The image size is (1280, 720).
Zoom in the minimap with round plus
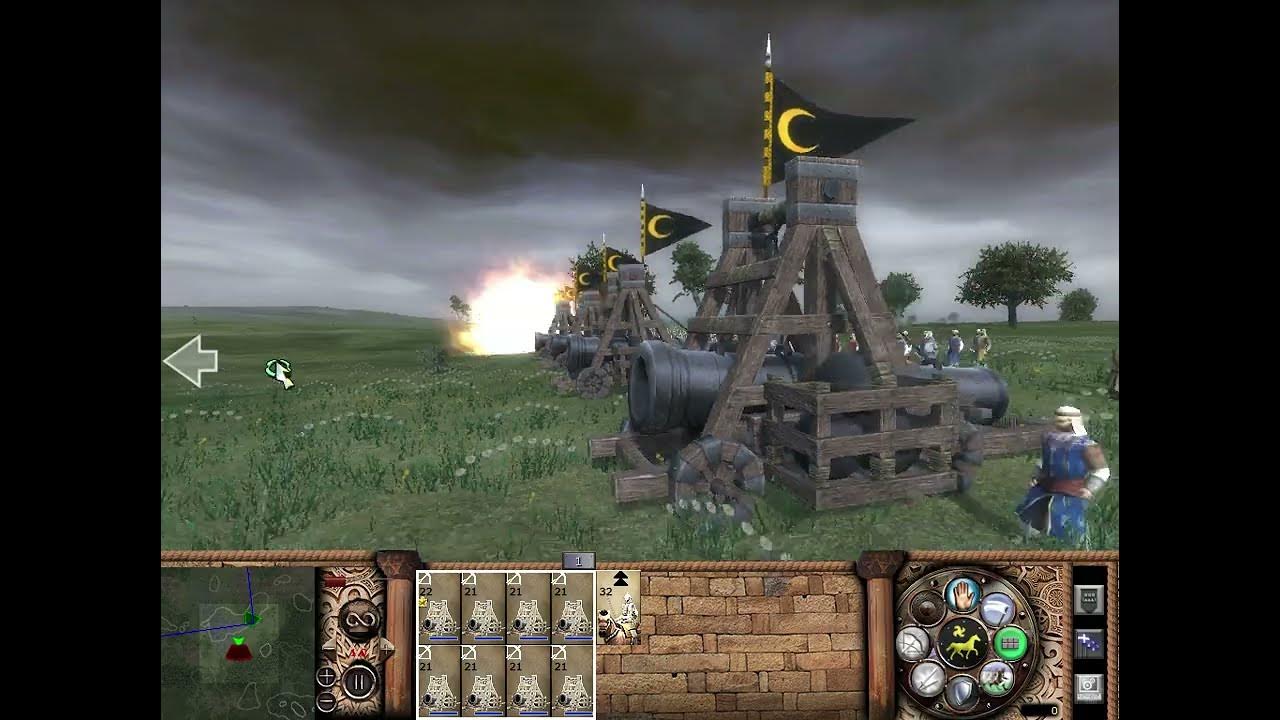(326, 677)
